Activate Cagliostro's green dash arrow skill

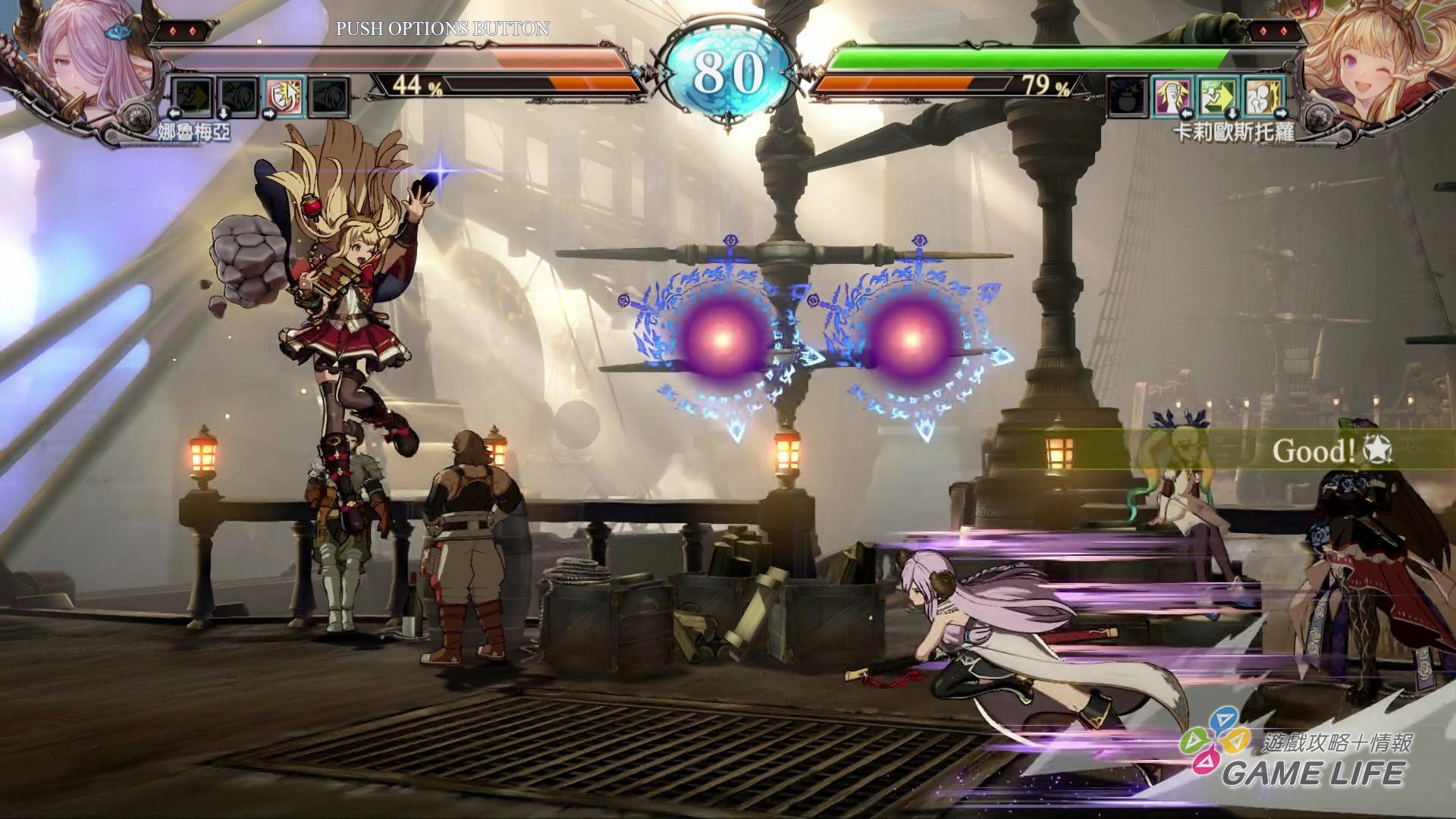click(x=1218, y=96)
